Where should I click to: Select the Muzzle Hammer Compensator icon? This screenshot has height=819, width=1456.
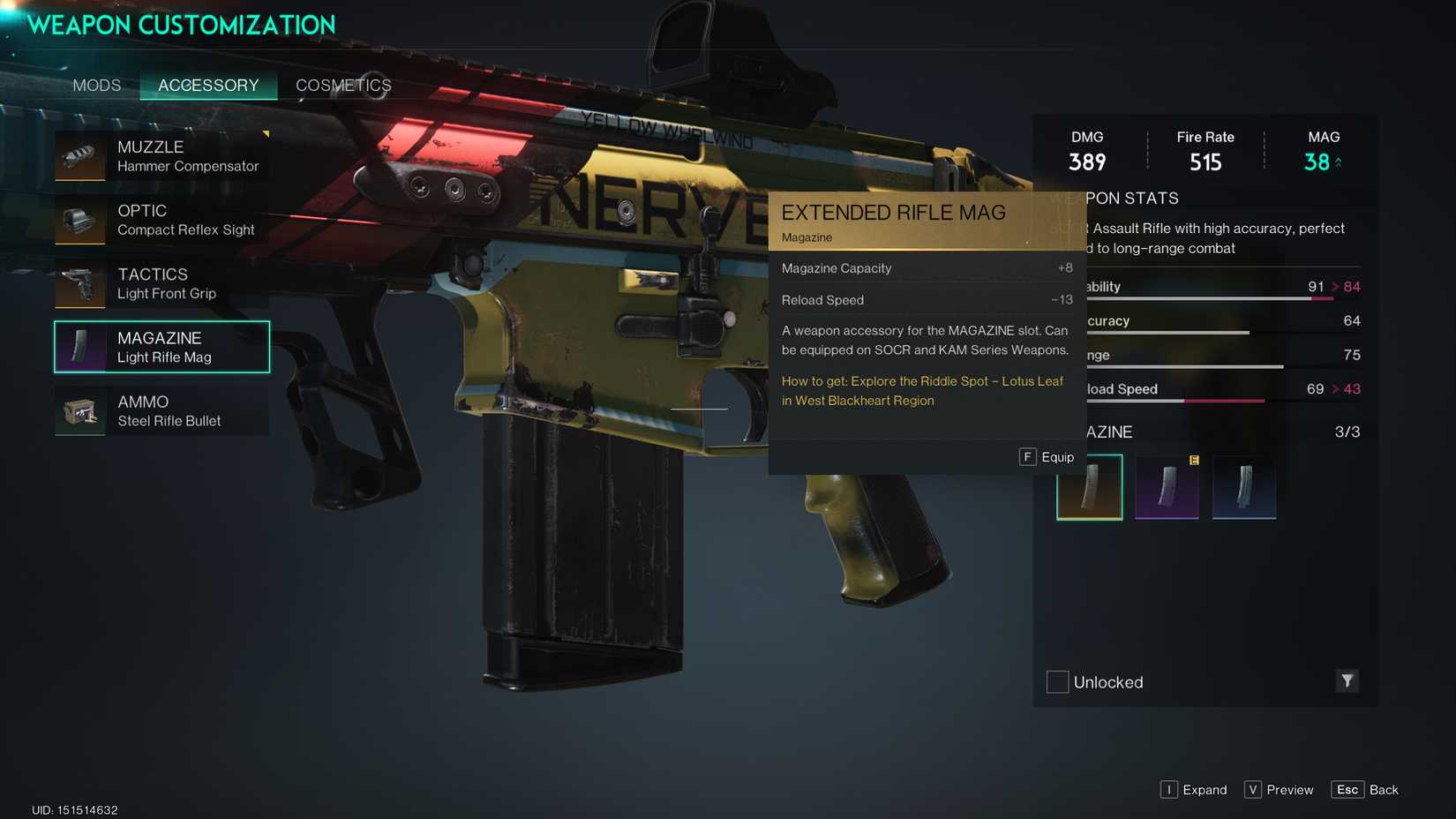tap(79, 156)
